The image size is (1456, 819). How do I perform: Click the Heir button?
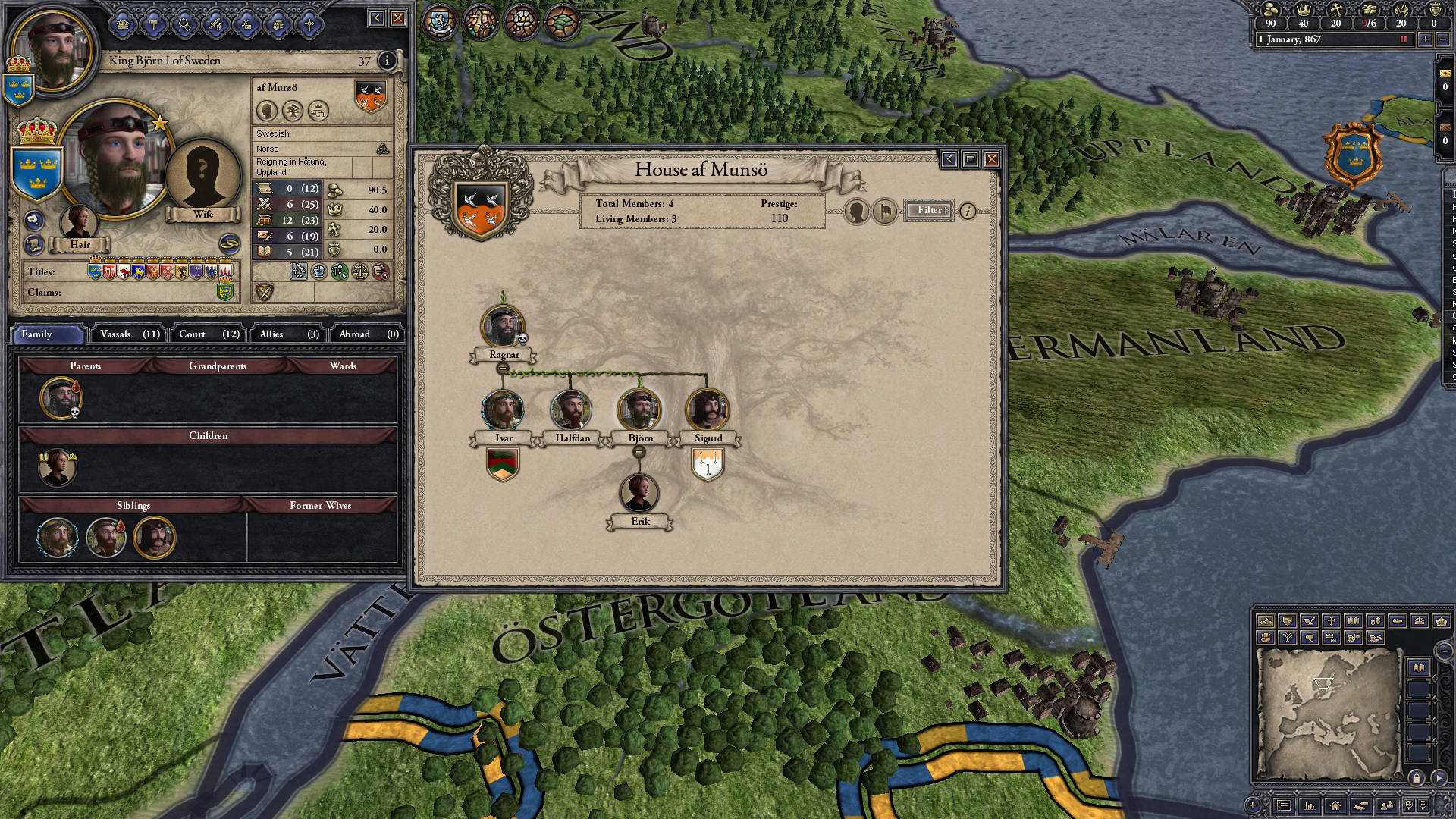(80, 245)
